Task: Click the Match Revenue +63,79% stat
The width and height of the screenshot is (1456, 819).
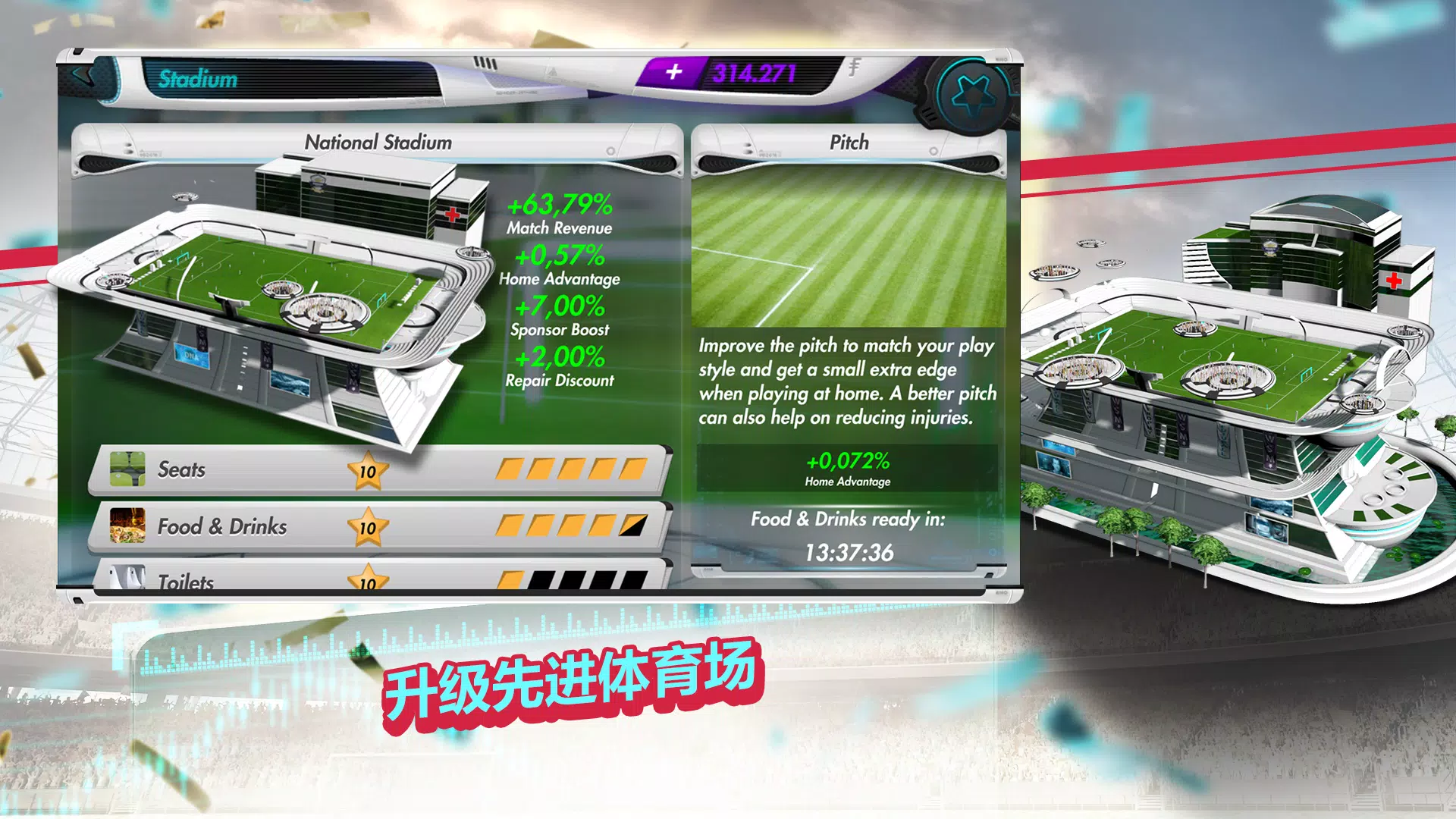Action: [x=560, y=215]
